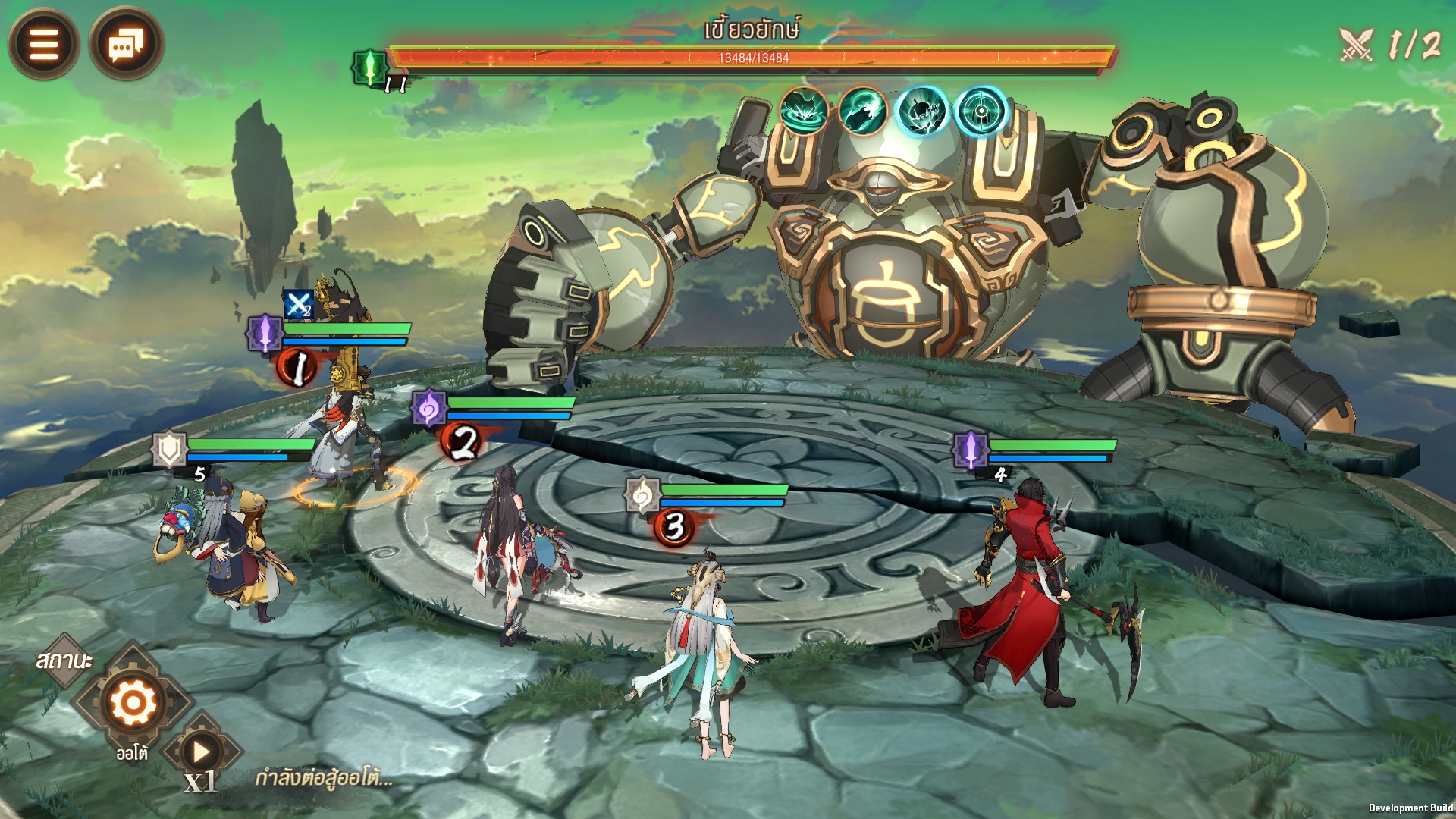Inspect the boss rocket-fist skill icon
Viewport: 1456px width, 819px height.
click(862, 111)
